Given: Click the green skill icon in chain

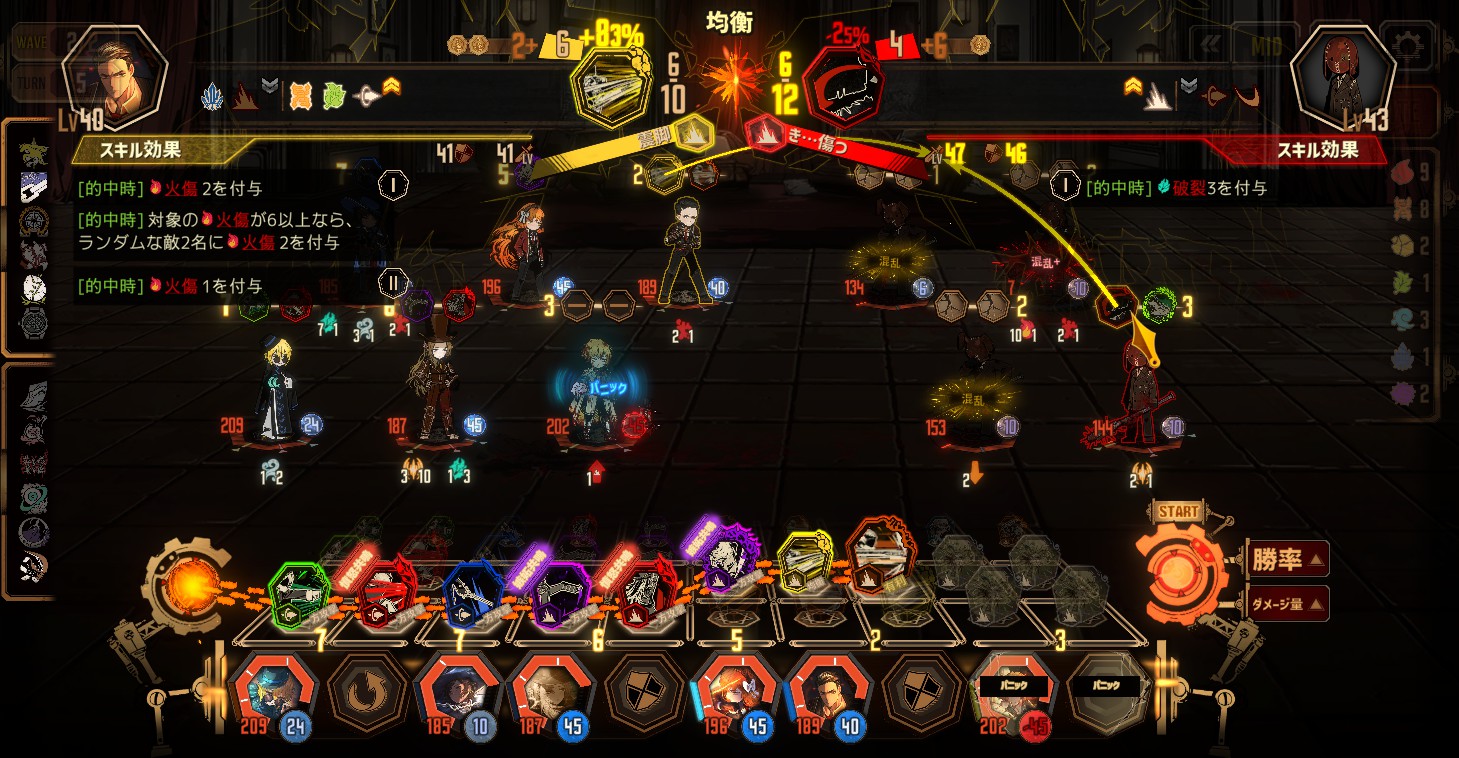Looking at the screenshot, I should 299,592.
